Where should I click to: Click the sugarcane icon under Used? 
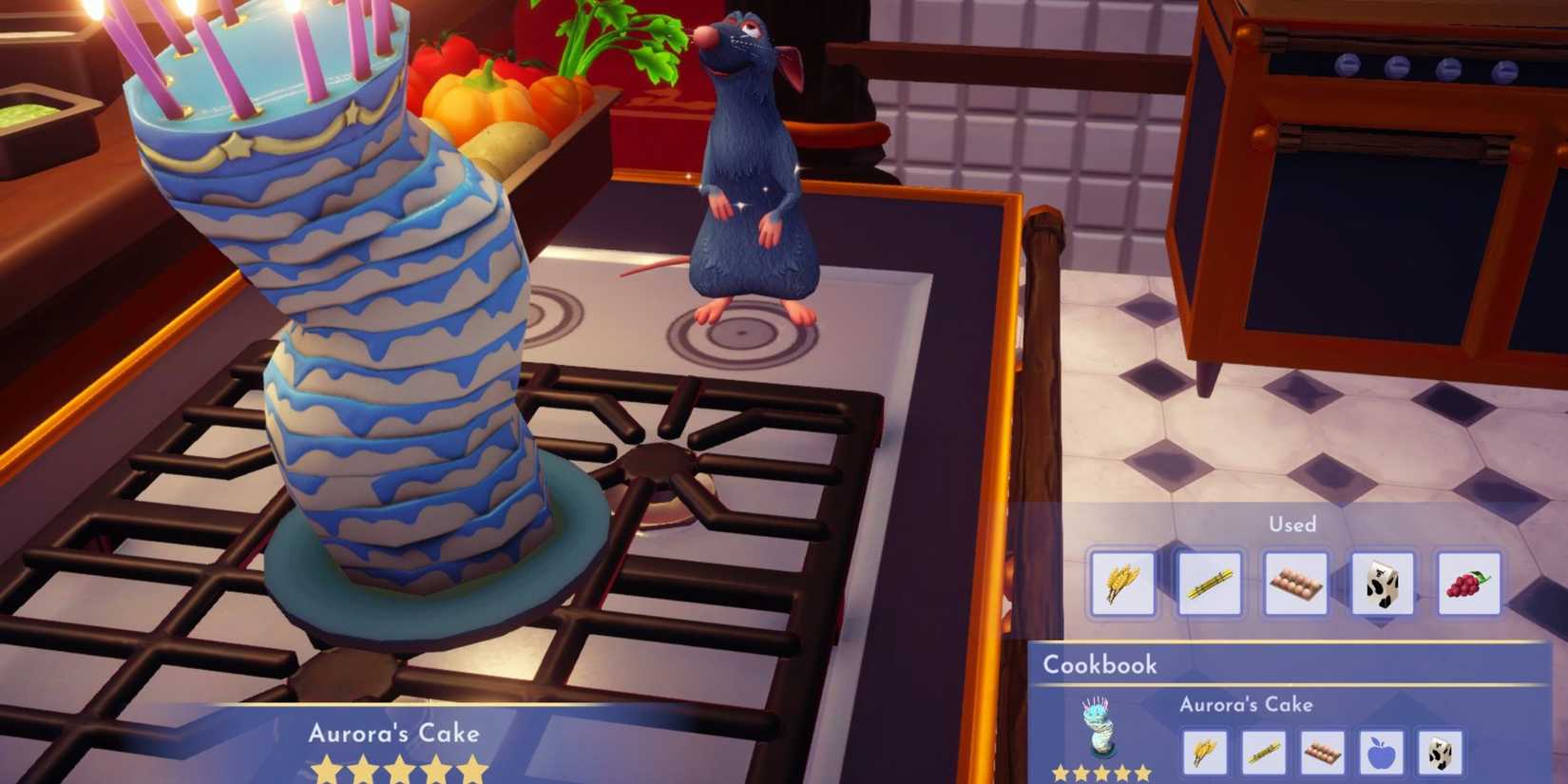pyautogui.click(x=1208, y=583)
